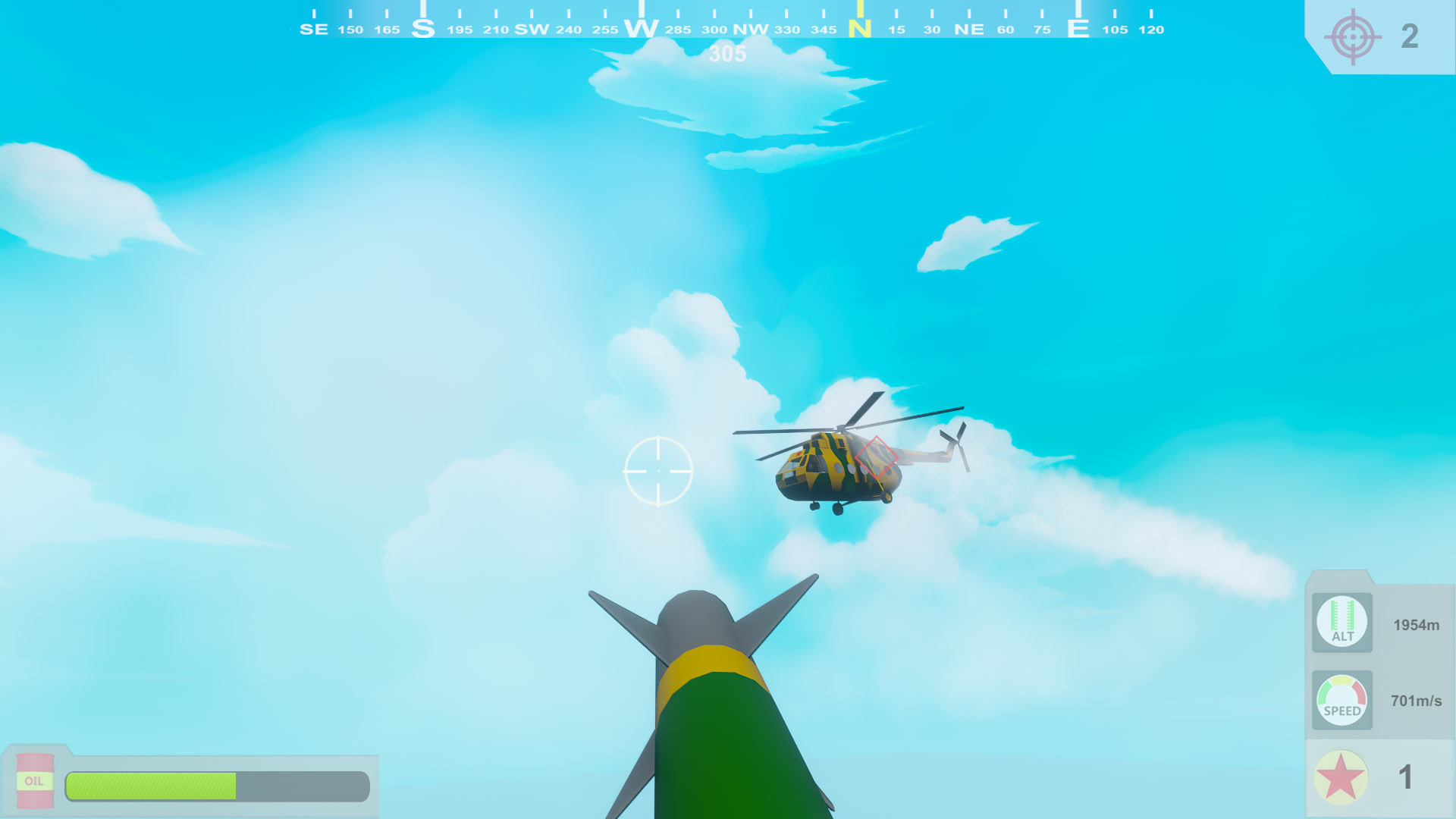Expand the compass heading strip

728,23
